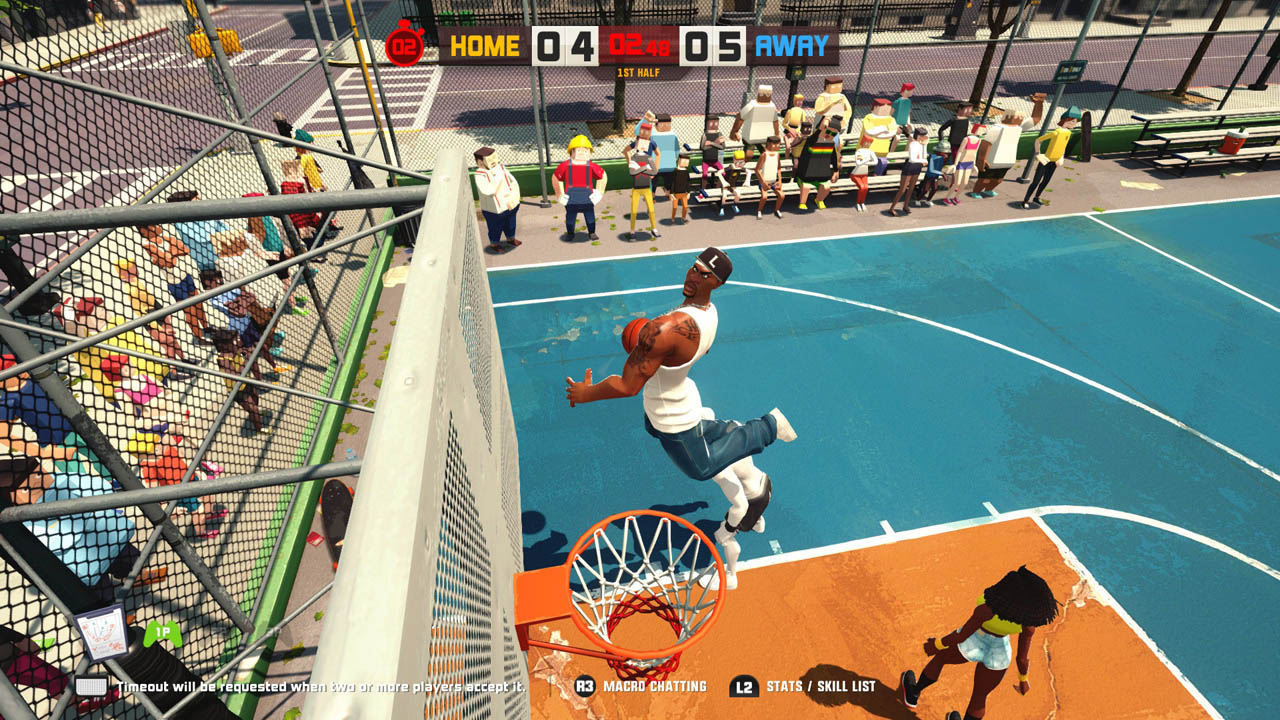Click the AWAY team label
Image resolution: width=1280 pixels, height=720 pixels.
click(792, 46)
